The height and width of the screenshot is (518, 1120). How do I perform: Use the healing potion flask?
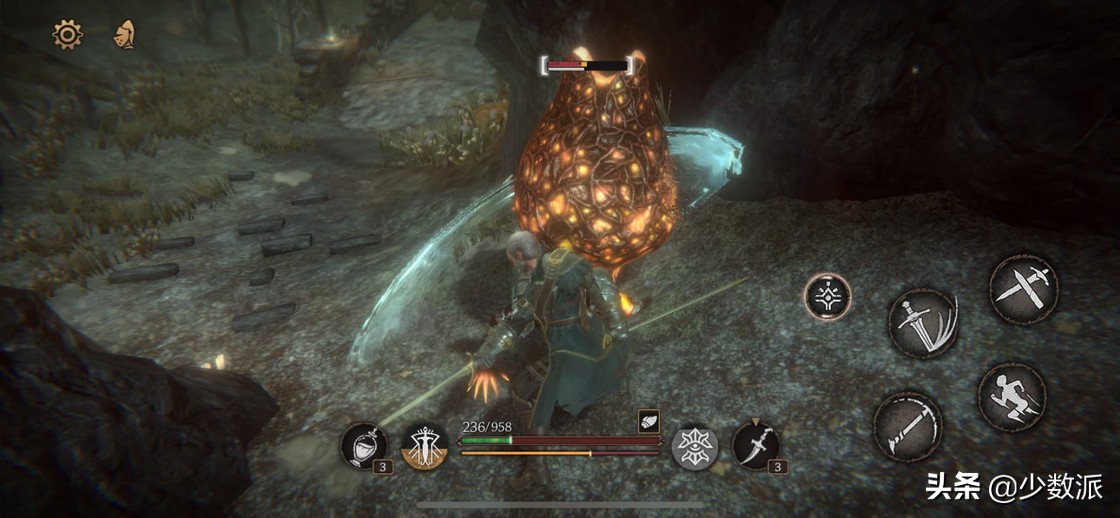coord(361,445)
